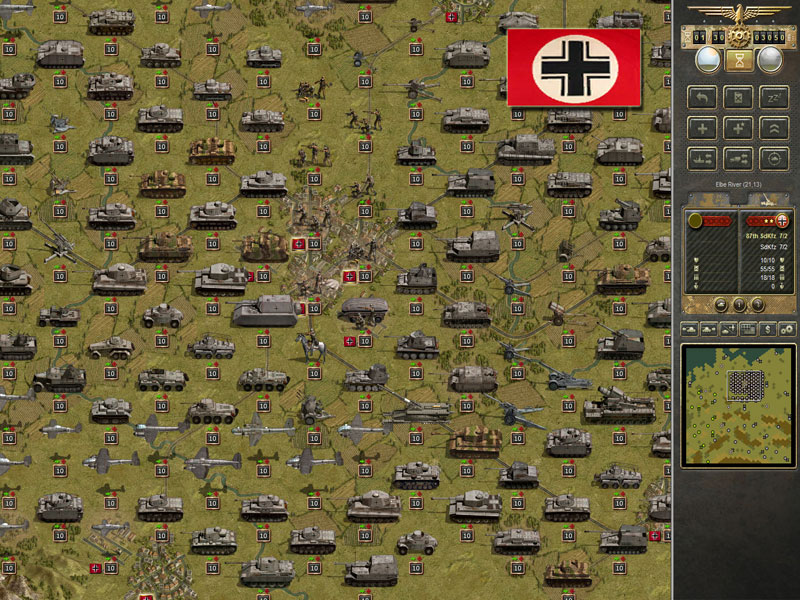End the turn with the hourglass button
This screenshot has height=600, width=800.
pos(740,61)
